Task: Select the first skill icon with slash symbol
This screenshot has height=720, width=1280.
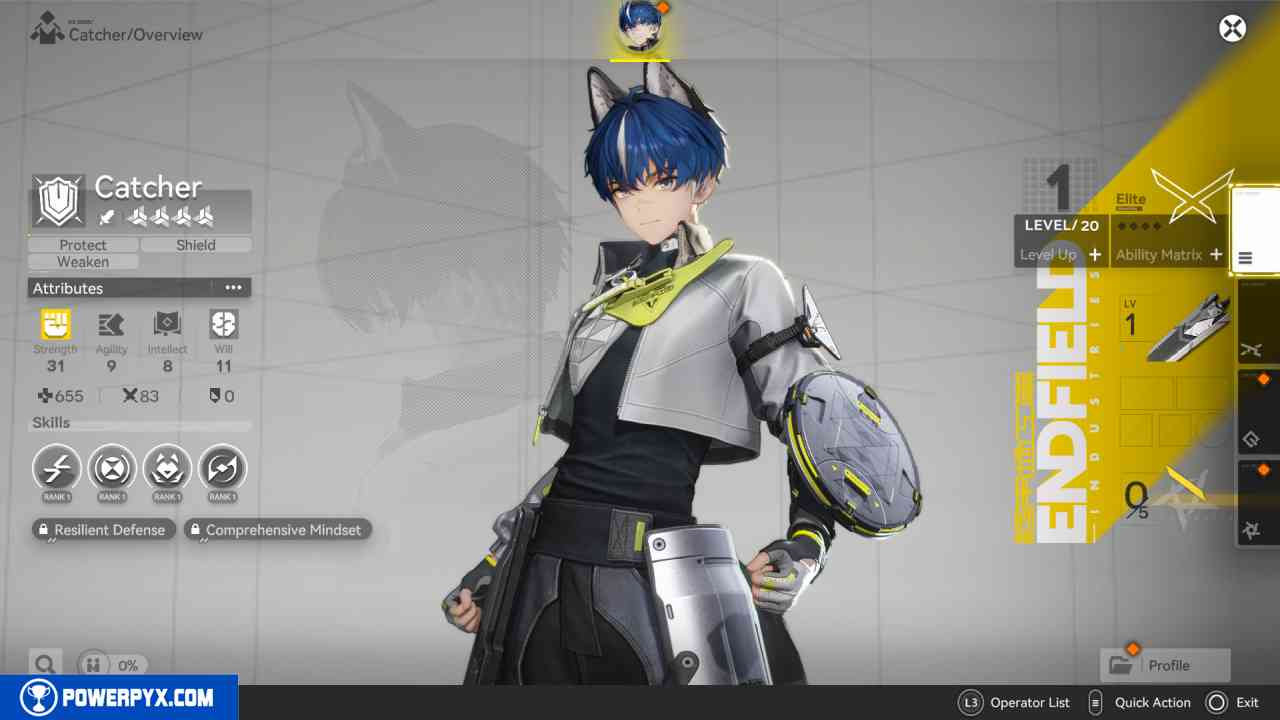Action: [56, 468]
